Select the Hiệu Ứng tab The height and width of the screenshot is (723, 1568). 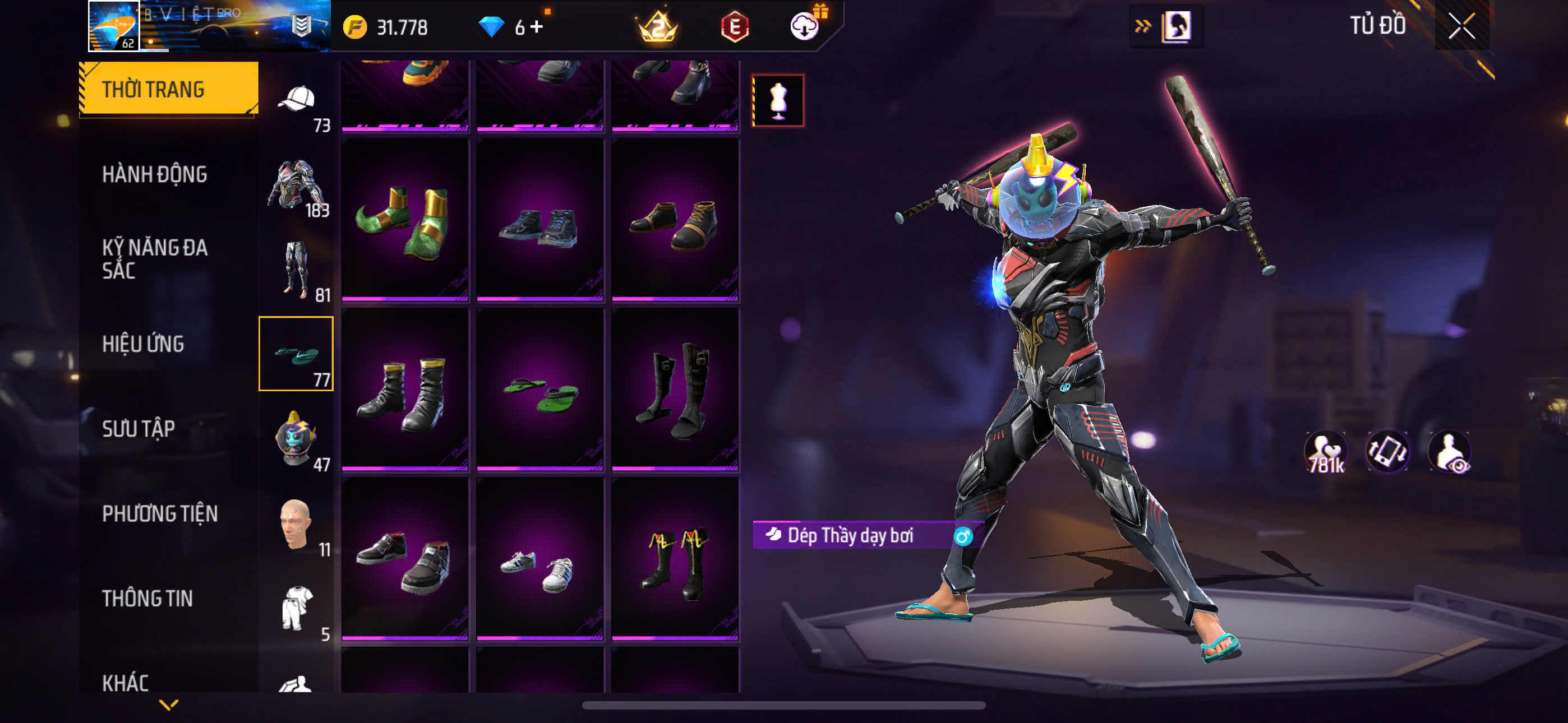tap(143, 344)
